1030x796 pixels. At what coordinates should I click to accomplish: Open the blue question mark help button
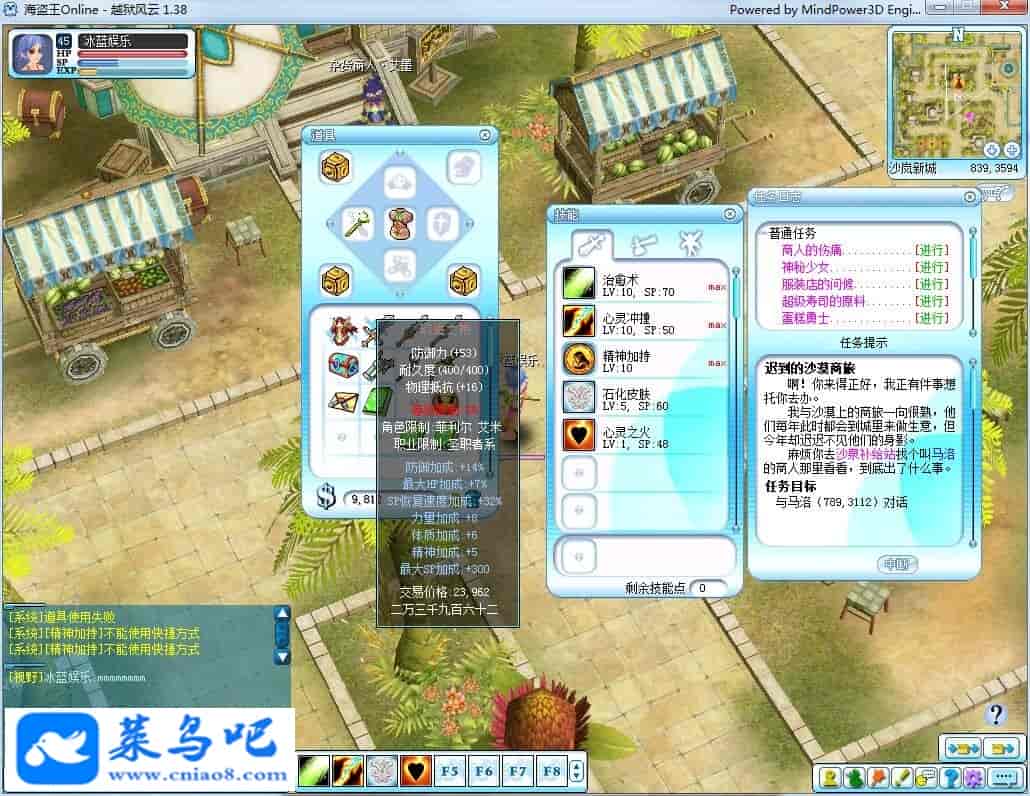point(995,714)
